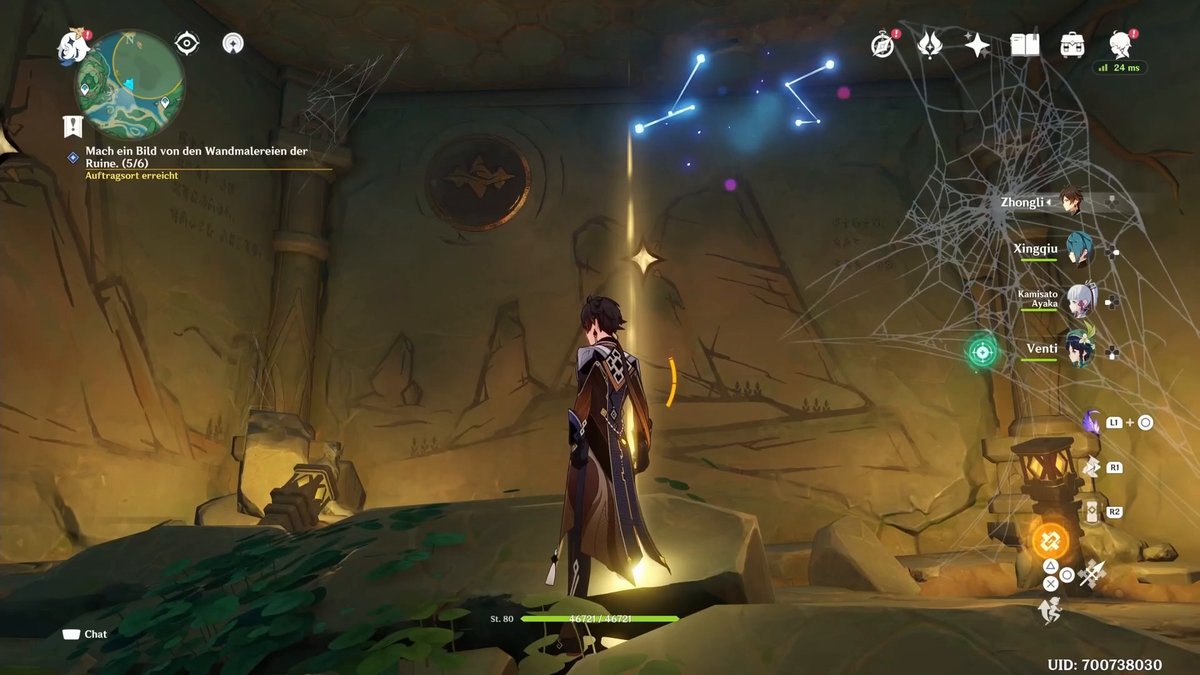Open the circular minimap
Image resolution: width=1200 pixels, height=675 pixels.
pos(130,84)
